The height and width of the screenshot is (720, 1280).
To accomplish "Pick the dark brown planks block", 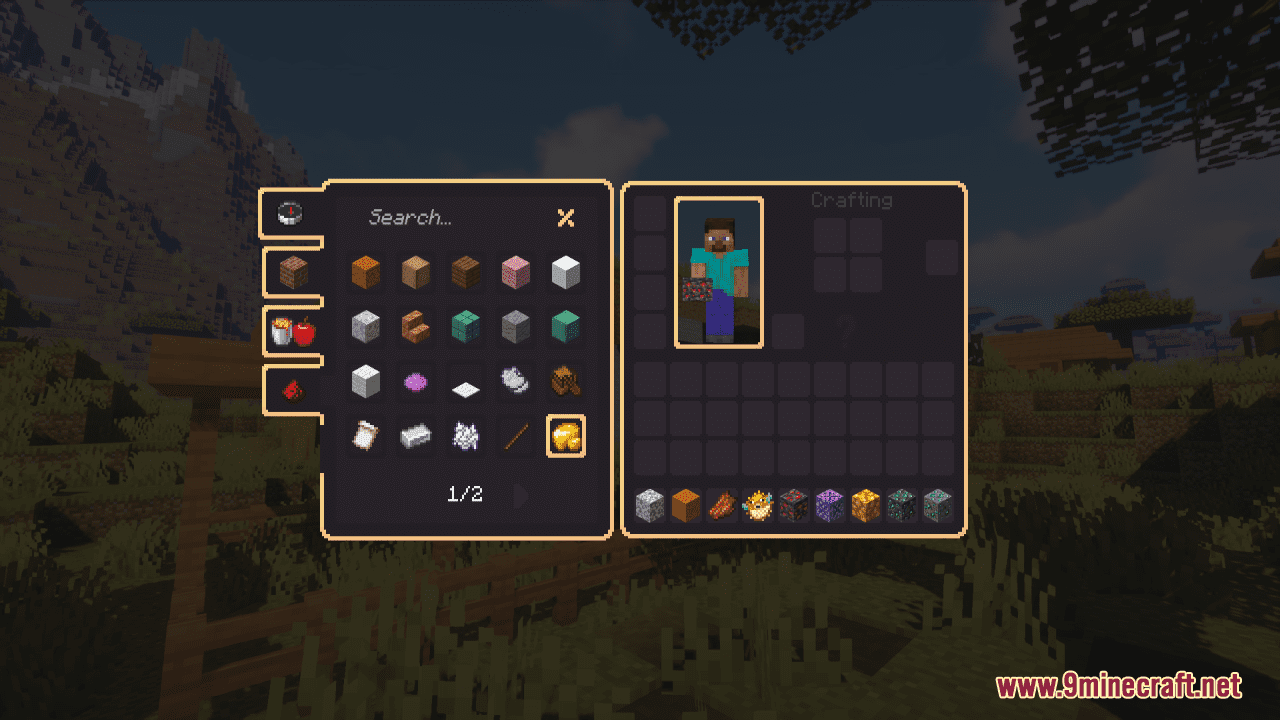I will click(465, 272).
